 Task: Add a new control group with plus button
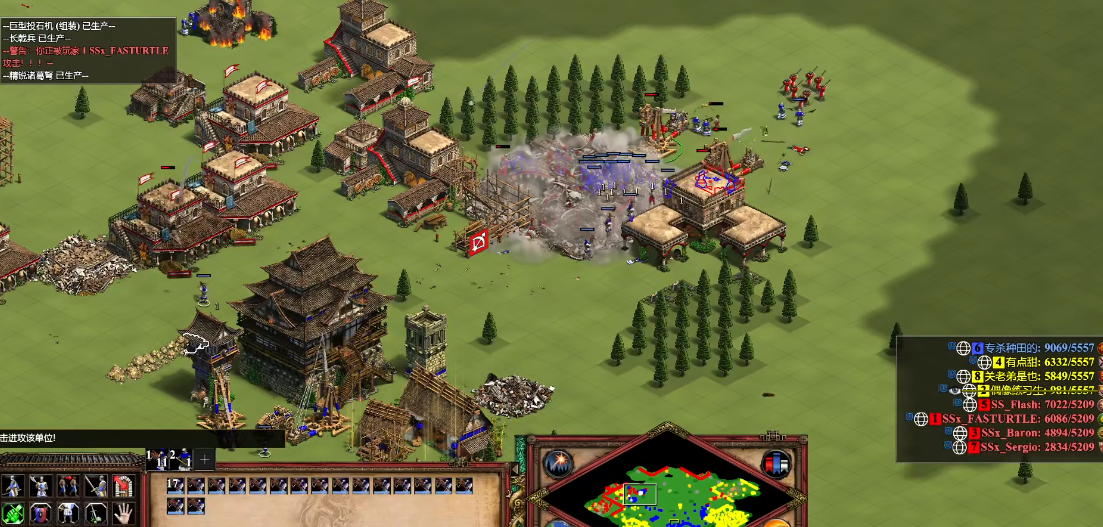(204, 459)
